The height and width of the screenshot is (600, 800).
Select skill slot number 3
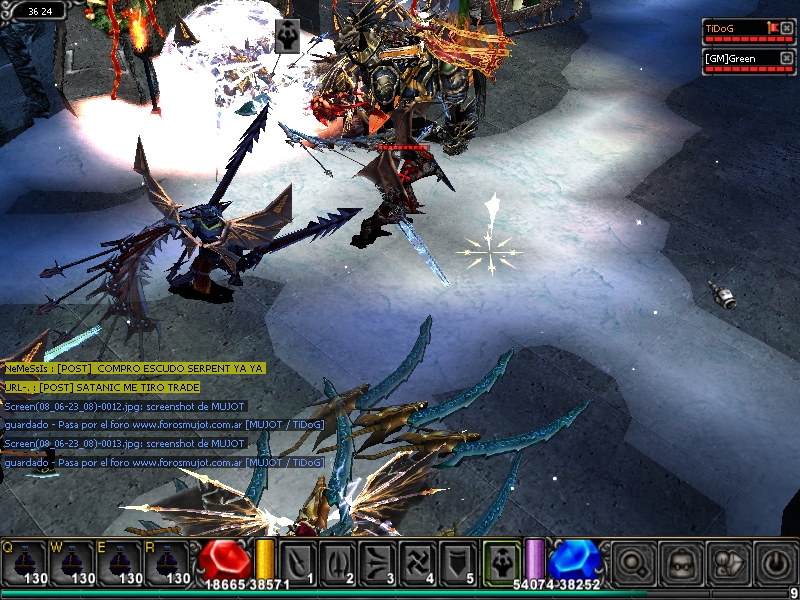tap(379, 562)
